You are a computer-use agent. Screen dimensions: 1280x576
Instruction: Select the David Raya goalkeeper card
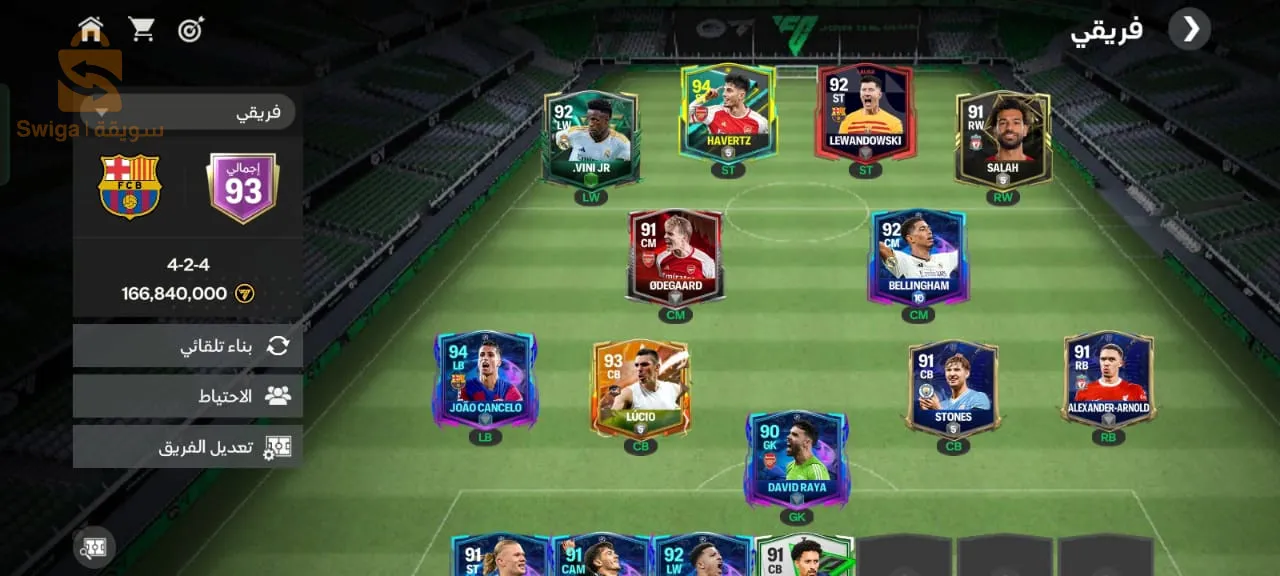797,458
